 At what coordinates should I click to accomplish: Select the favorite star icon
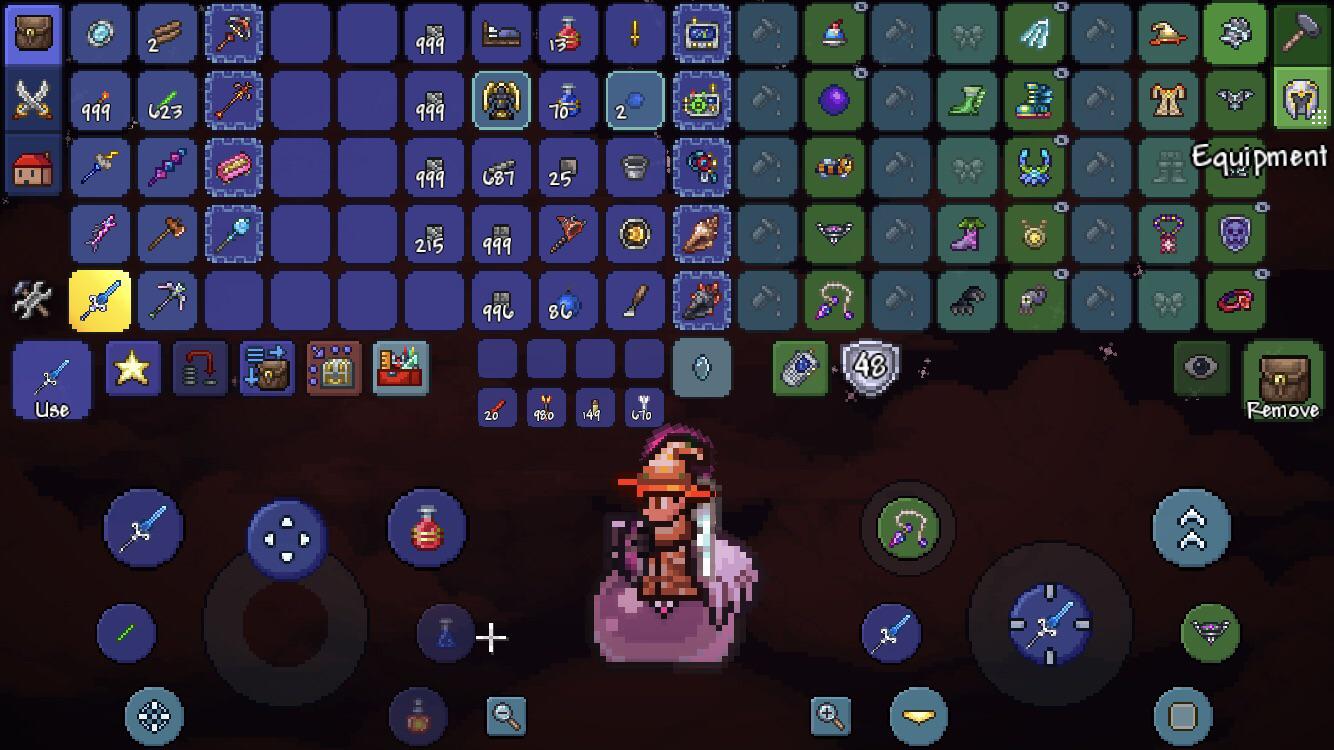[133, 368]
